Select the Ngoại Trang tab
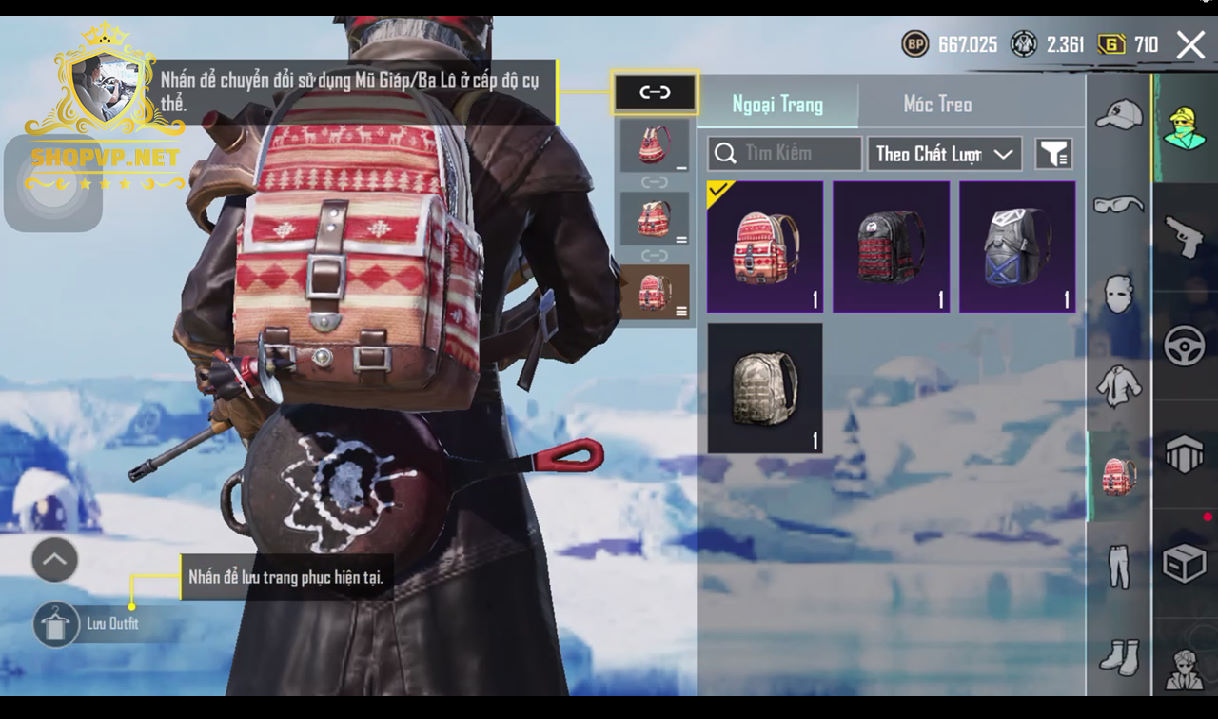Screen dimensions: 1218x719 tap(777, 104)
